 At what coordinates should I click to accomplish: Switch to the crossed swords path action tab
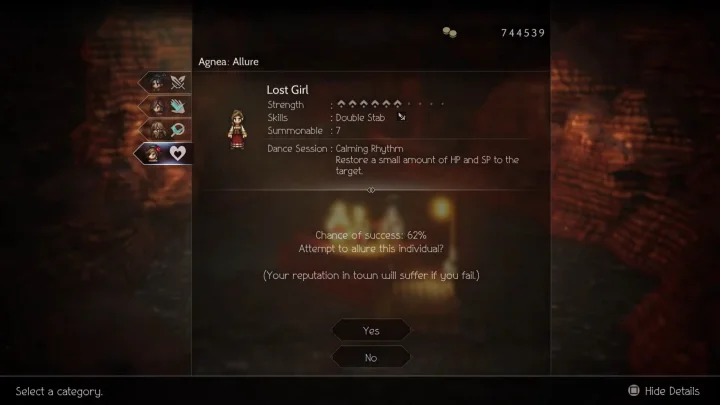pyautogui.click(x=165, y=82)
